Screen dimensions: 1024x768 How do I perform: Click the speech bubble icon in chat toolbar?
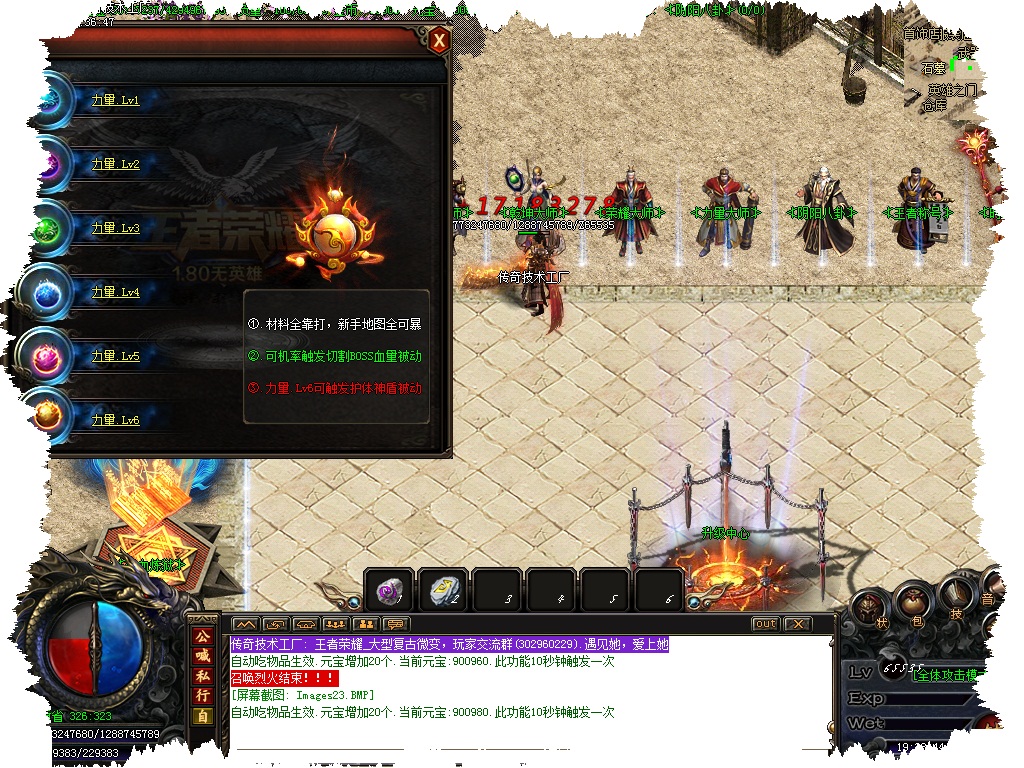coord(396,625)
